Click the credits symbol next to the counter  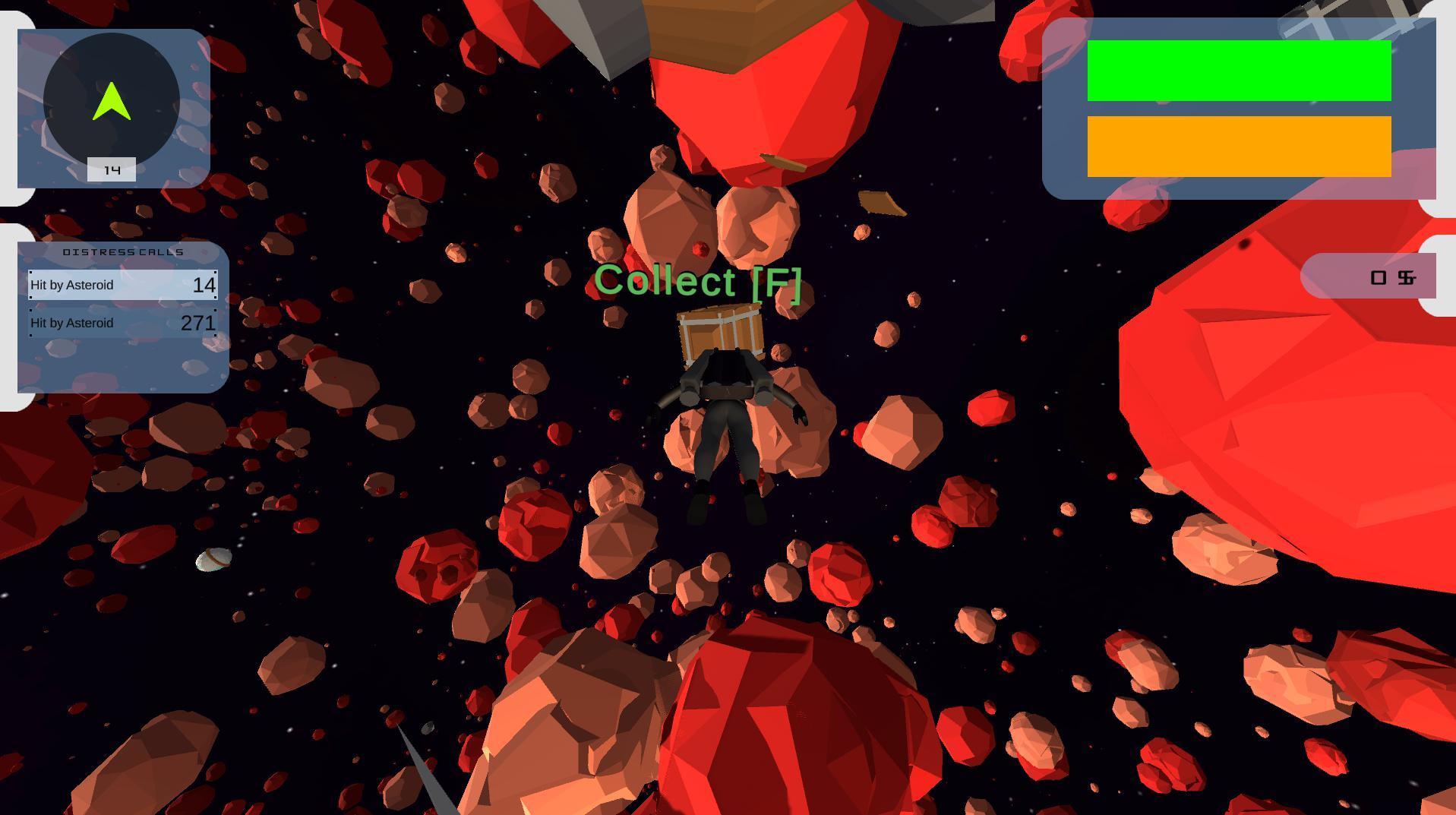point(1406,278)
